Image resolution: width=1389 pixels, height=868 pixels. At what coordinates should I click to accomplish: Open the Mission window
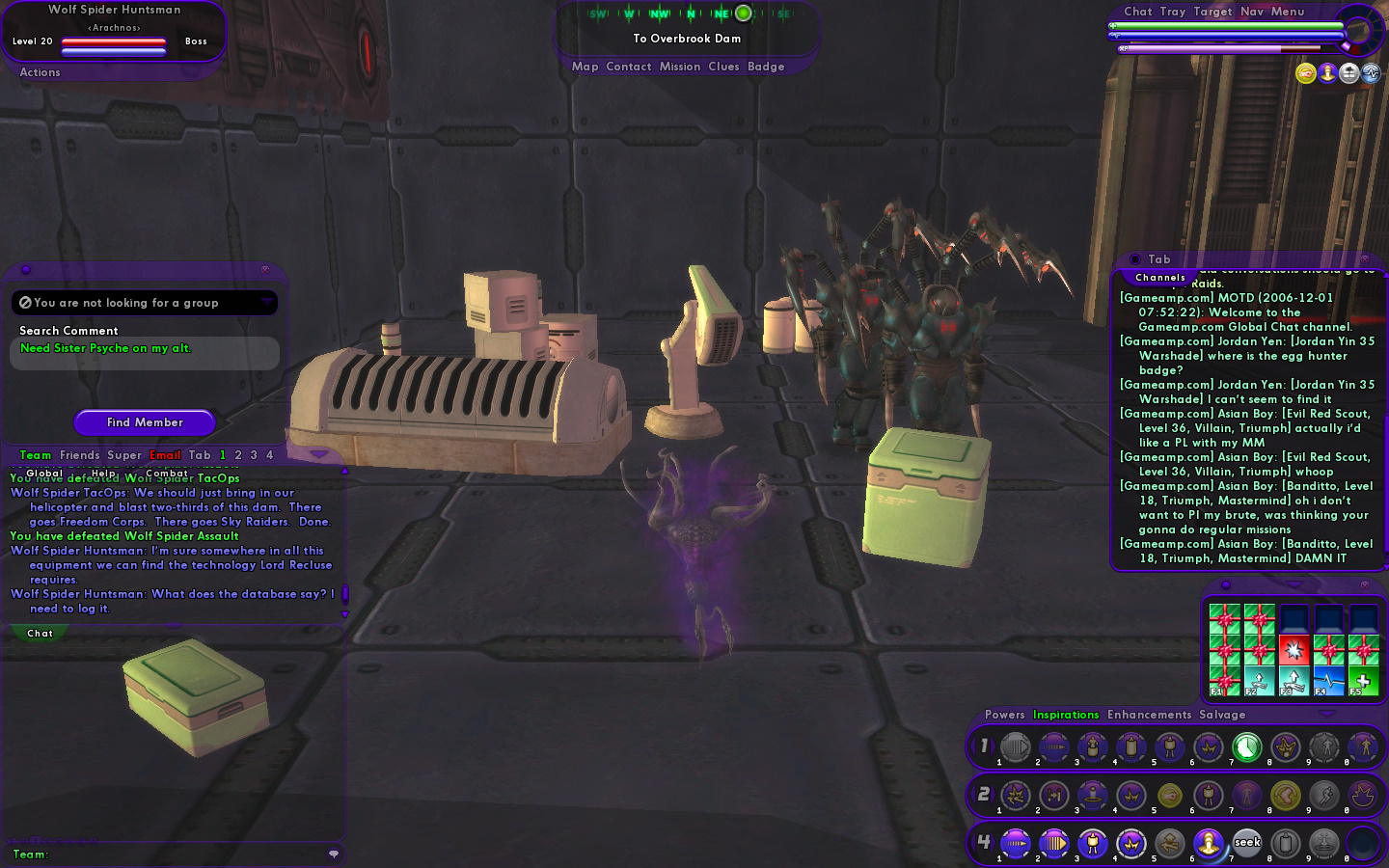click(680, 67)
